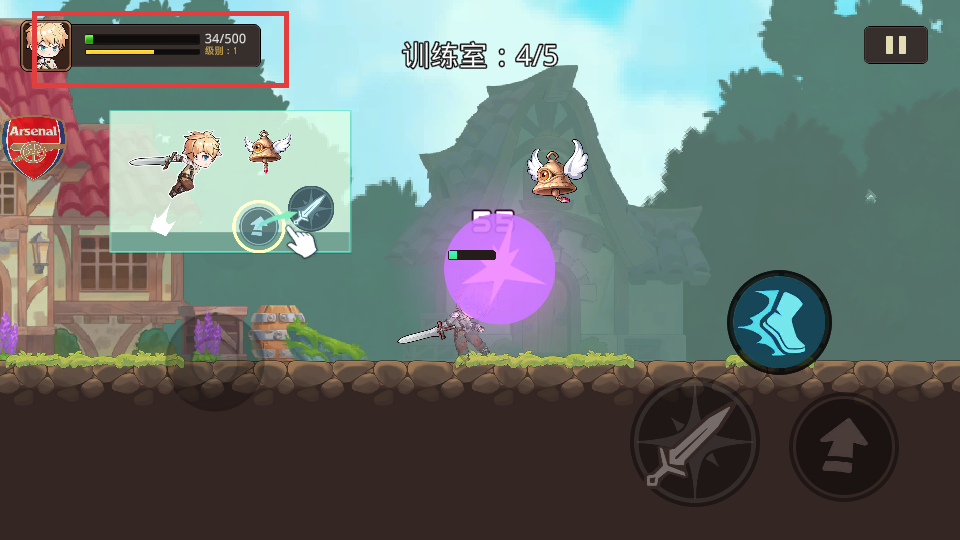
Task: Activate the dash boot skill
Action: [x=779, y=322]
